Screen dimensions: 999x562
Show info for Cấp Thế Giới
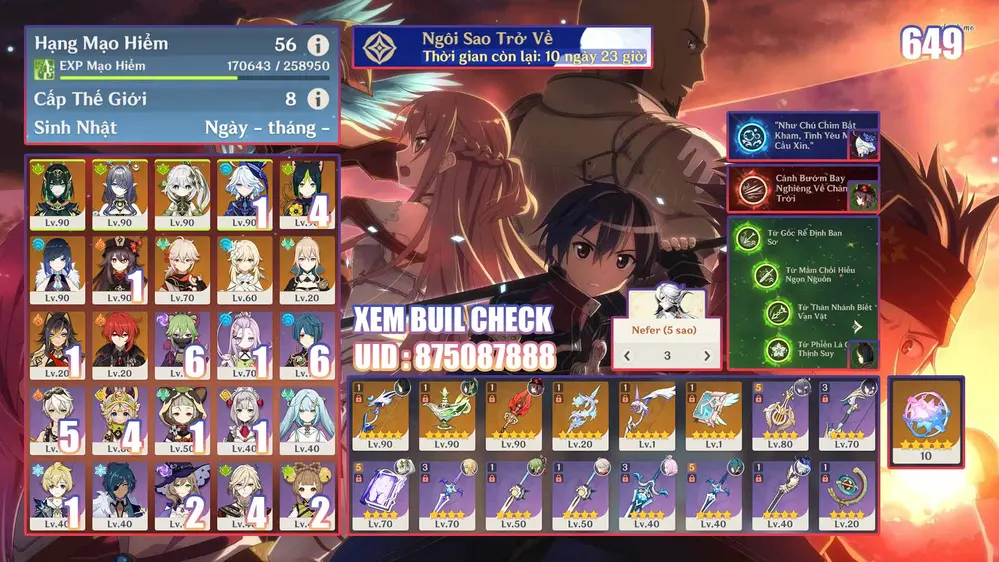[318, 99]
